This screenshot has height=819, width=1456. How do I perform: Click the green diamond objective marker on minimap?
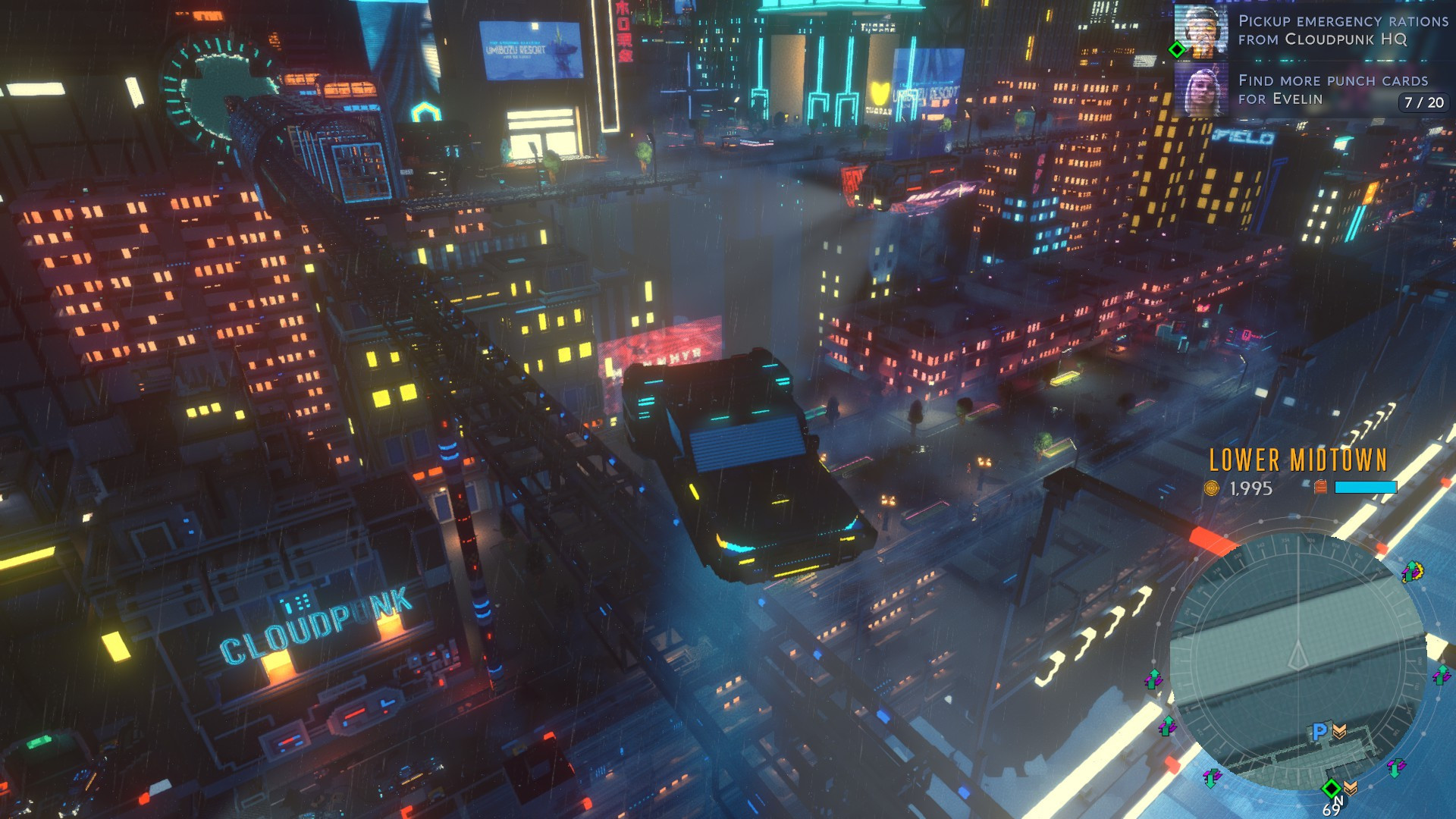coord(1331,788)
